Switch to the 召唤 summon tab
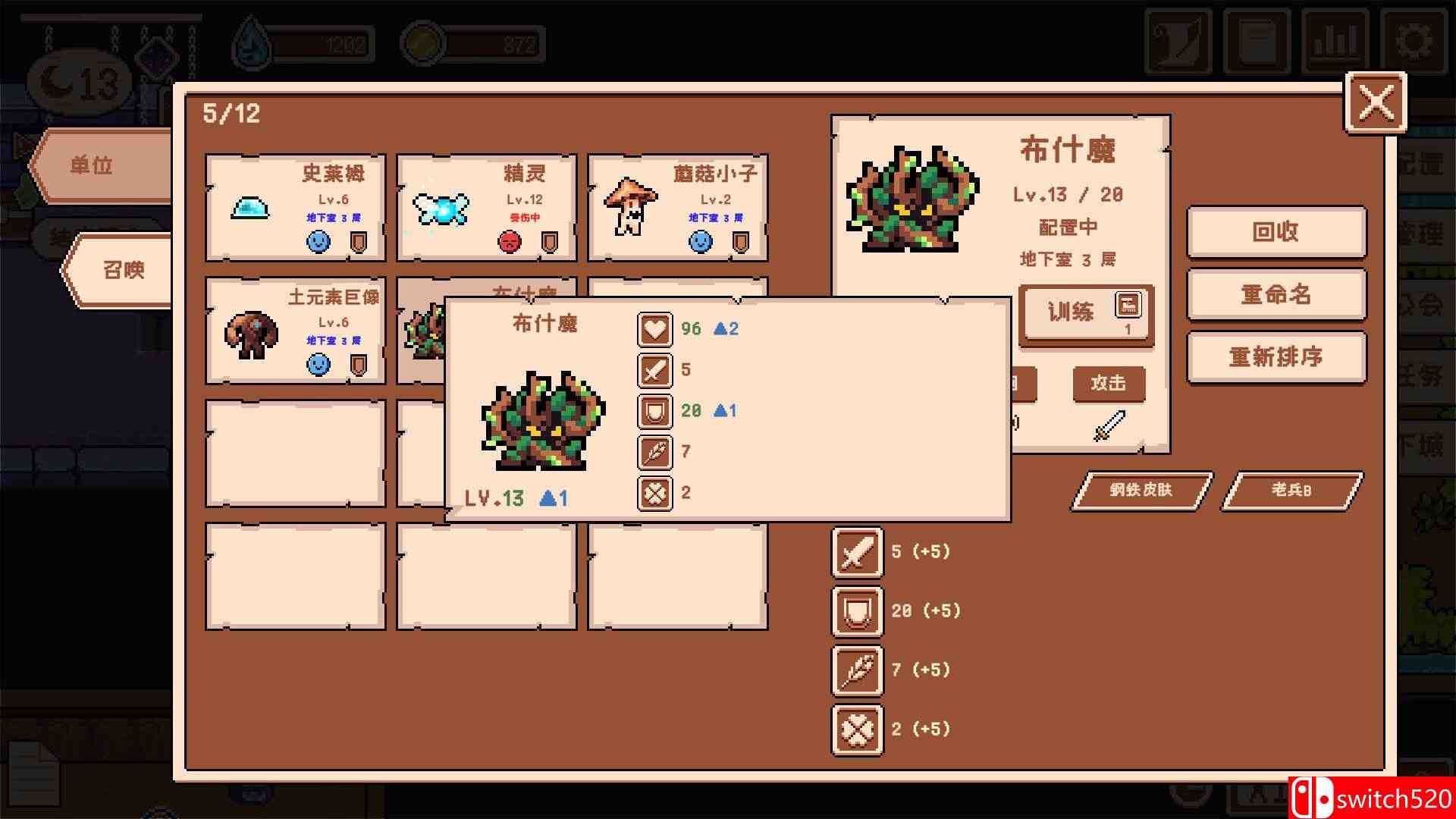 (125, 271)
